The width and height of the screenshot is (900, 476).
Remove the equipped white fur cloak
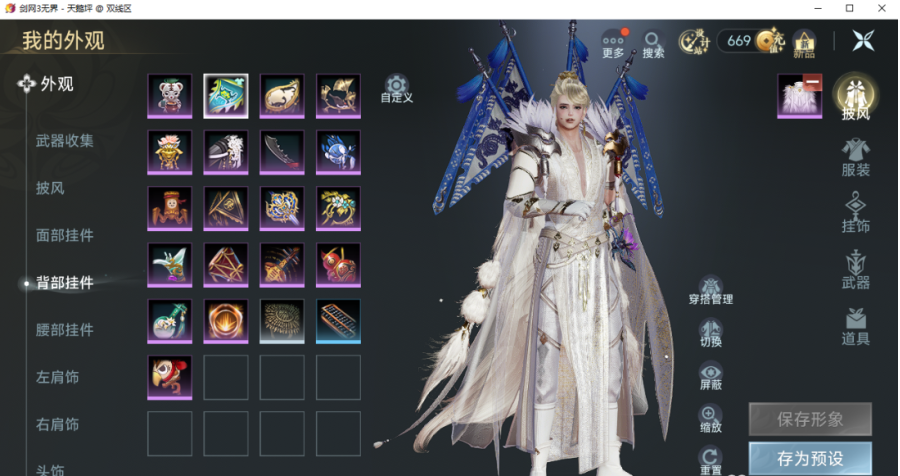(x=813, y=82)
